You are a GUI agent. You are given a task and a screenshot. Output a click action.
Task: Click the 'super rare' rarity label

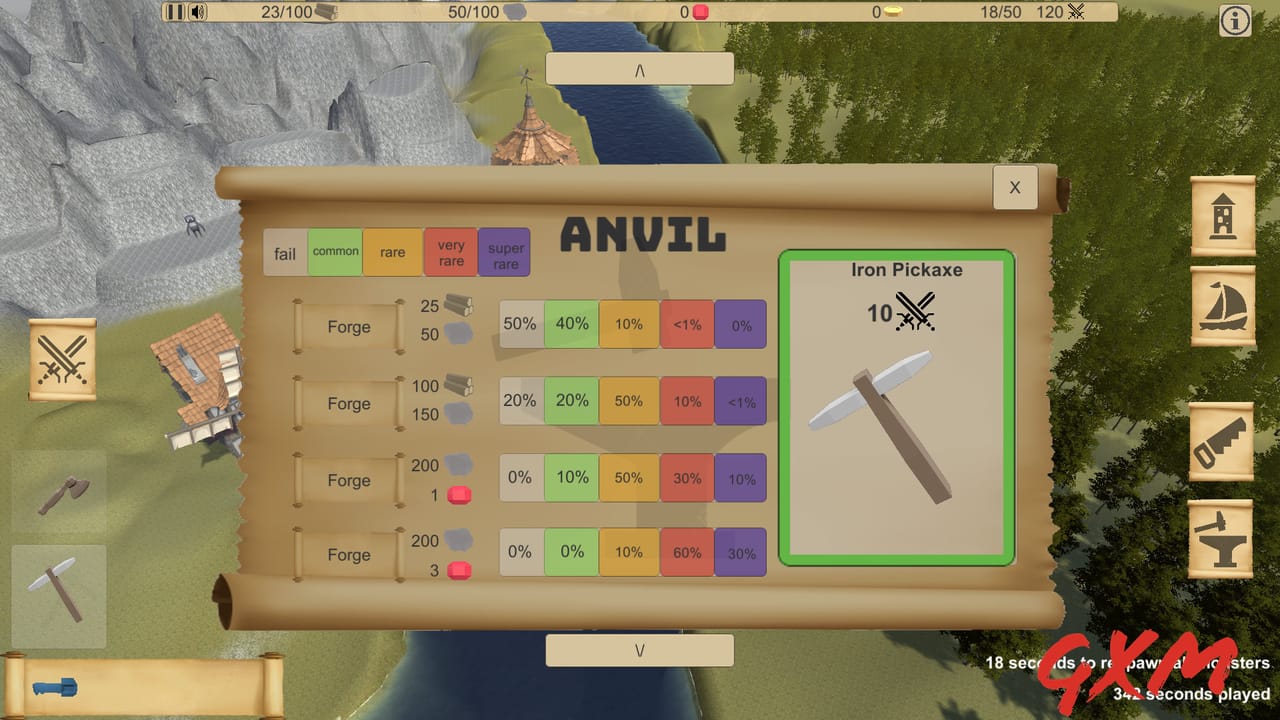[x=504, y=251]
